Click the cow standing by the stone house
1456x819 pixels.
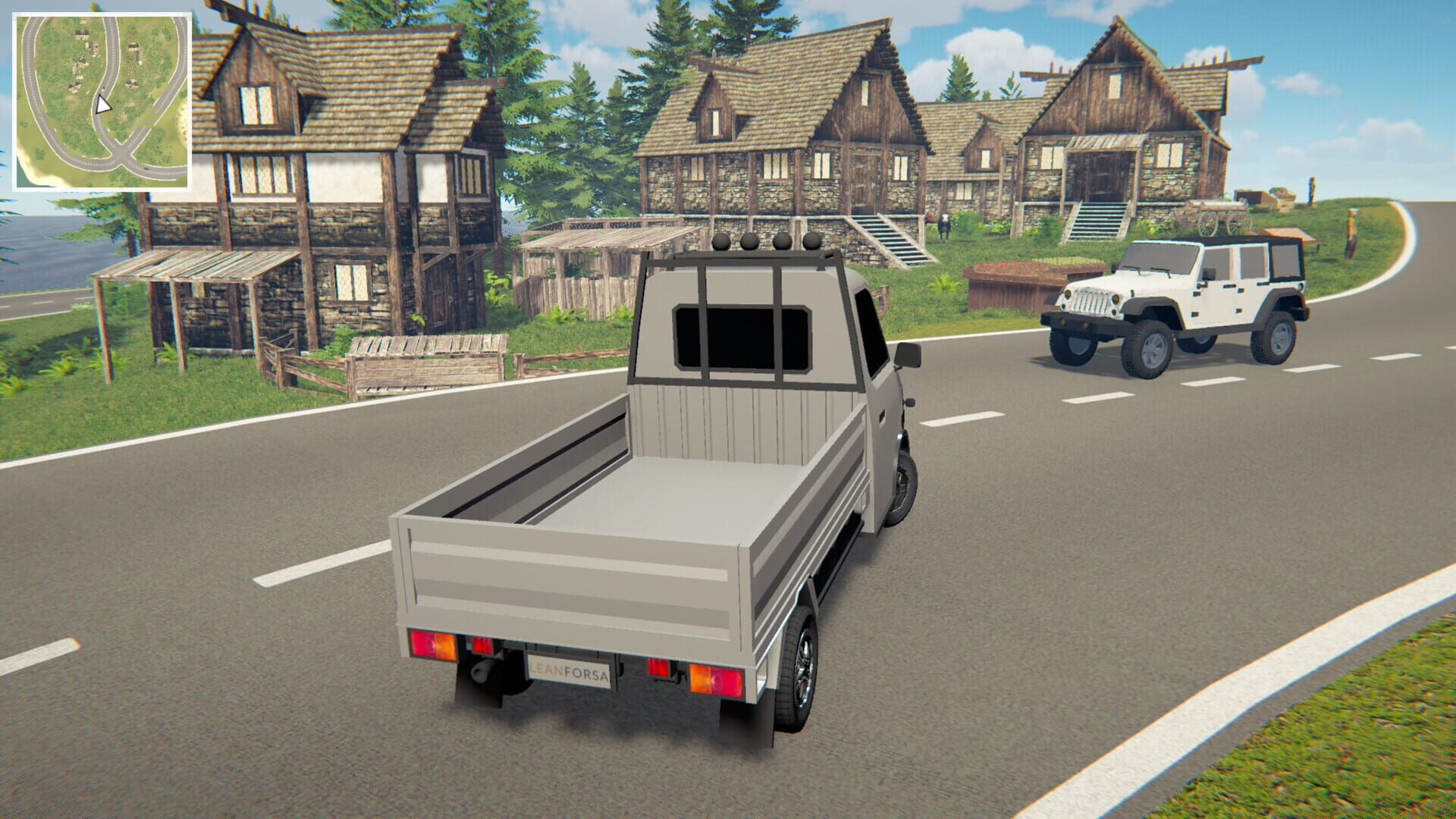point(943,226)
